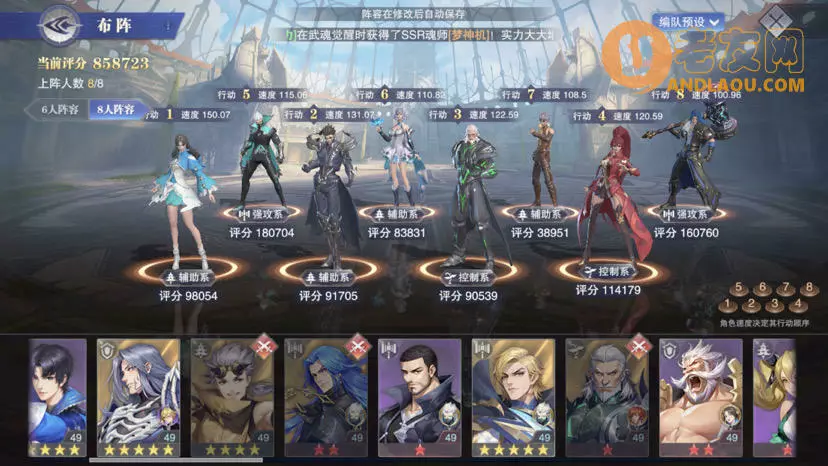The image size is (828, 466).
Task: Select the 8人阵容 tab
Action: click(x=116, y=109)
